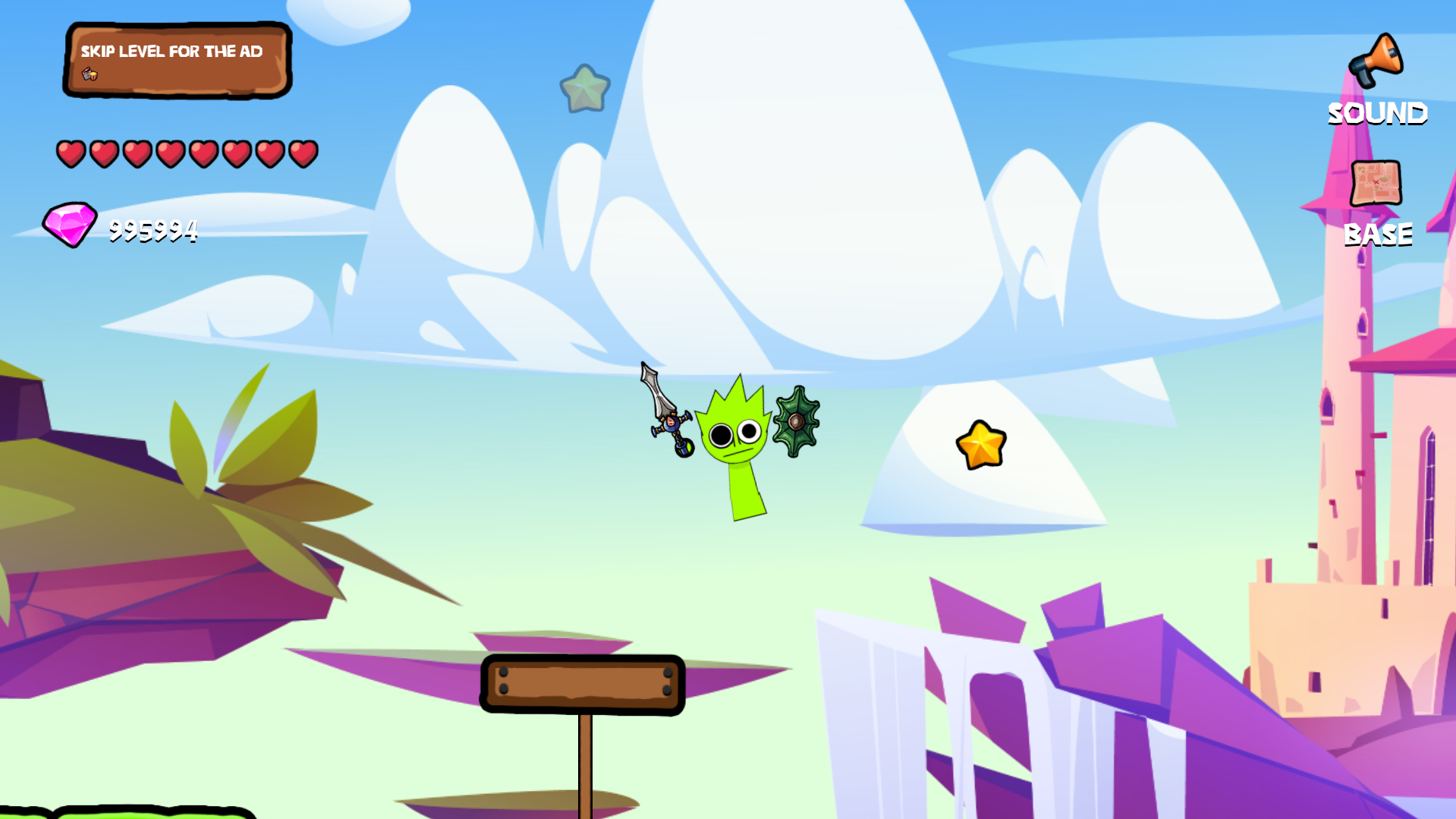
Task: Click the red health hearts strip
Action: click(x=187, y=154)
